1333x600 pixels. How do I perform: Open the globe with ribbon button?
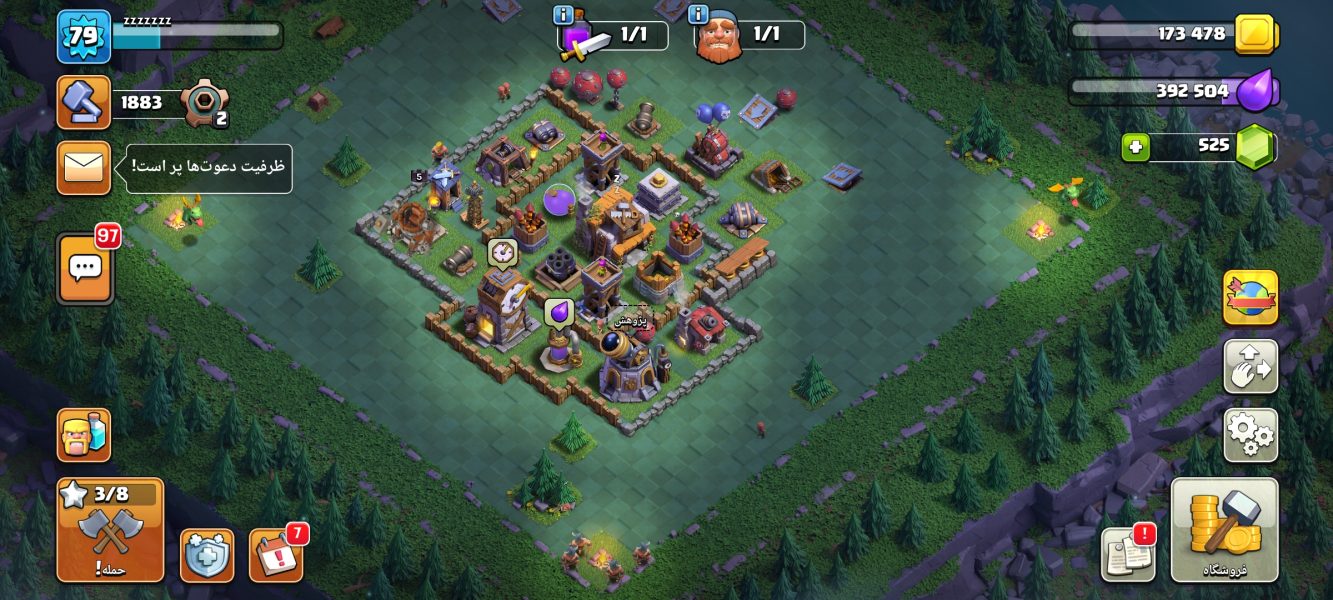click(1250, 297)
